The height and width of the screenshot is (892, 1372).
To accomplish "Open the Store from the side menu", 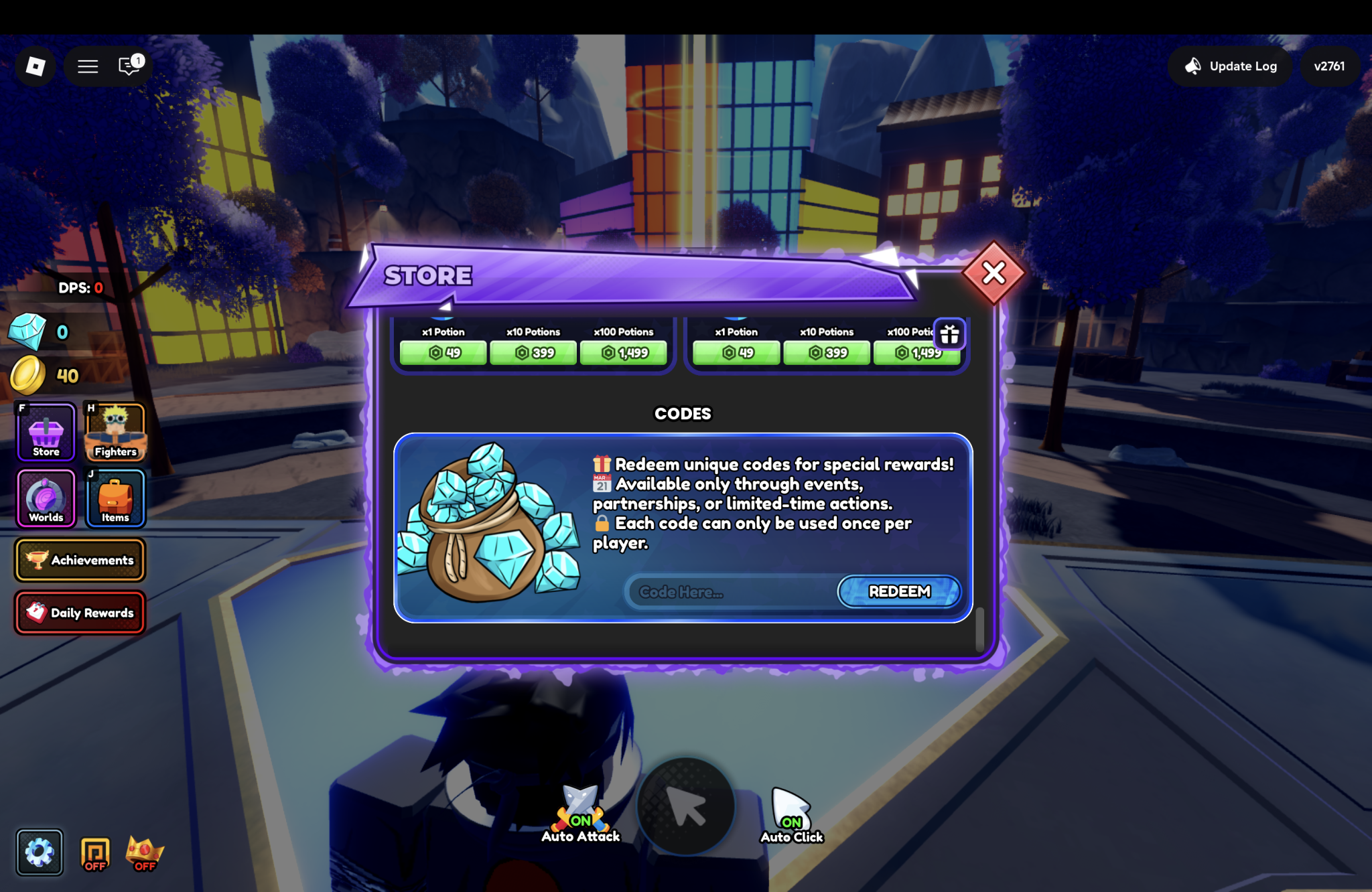I will click(46, 433).
